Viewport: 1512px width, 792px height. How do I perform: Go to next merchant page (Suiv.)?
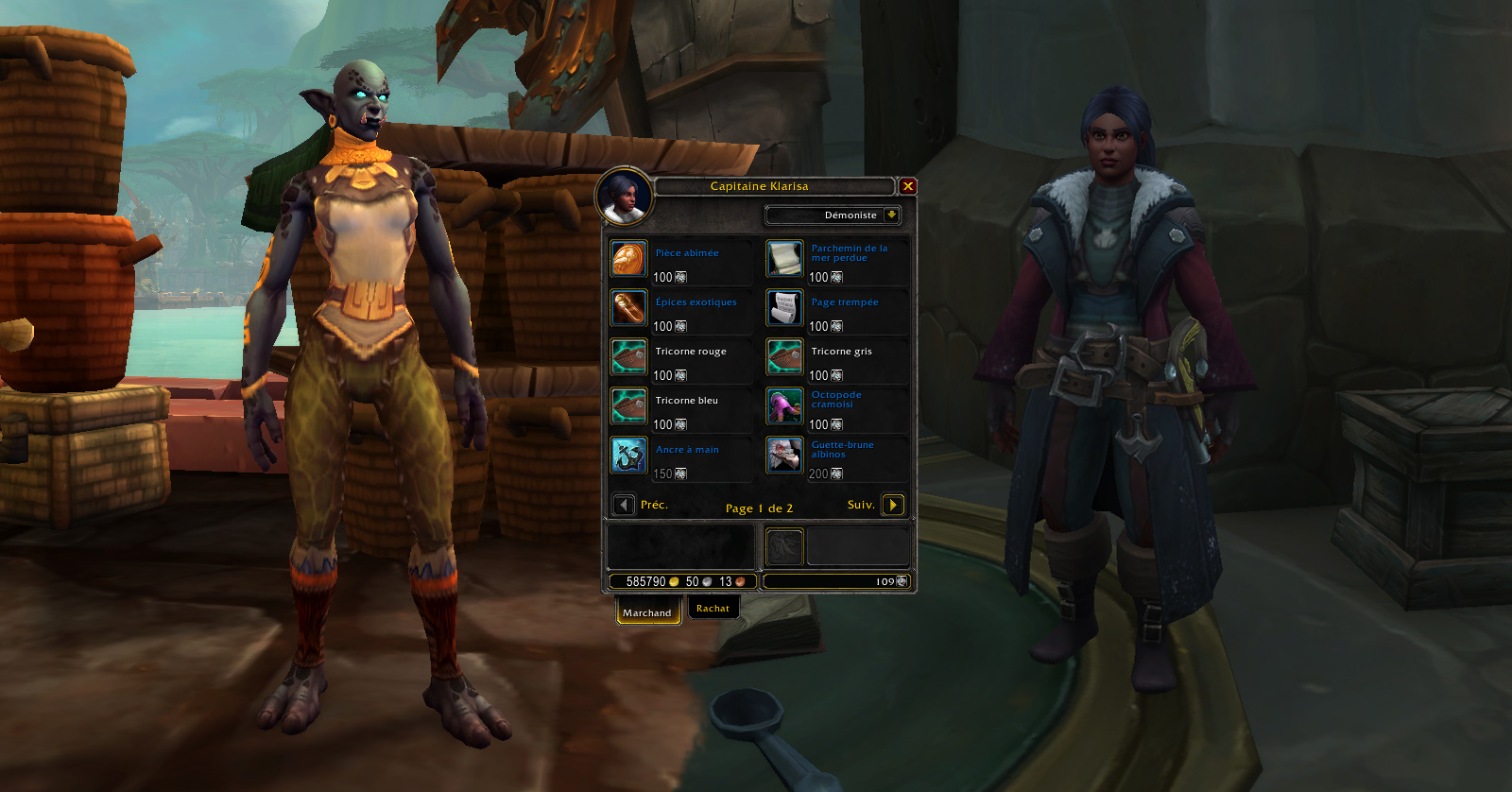click(892, 505)
